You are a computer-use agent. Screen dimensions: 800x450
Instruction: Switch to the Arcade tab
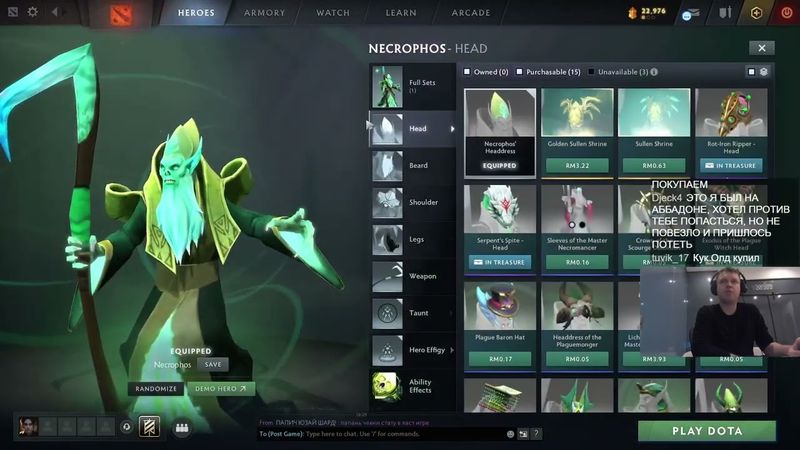470,13
